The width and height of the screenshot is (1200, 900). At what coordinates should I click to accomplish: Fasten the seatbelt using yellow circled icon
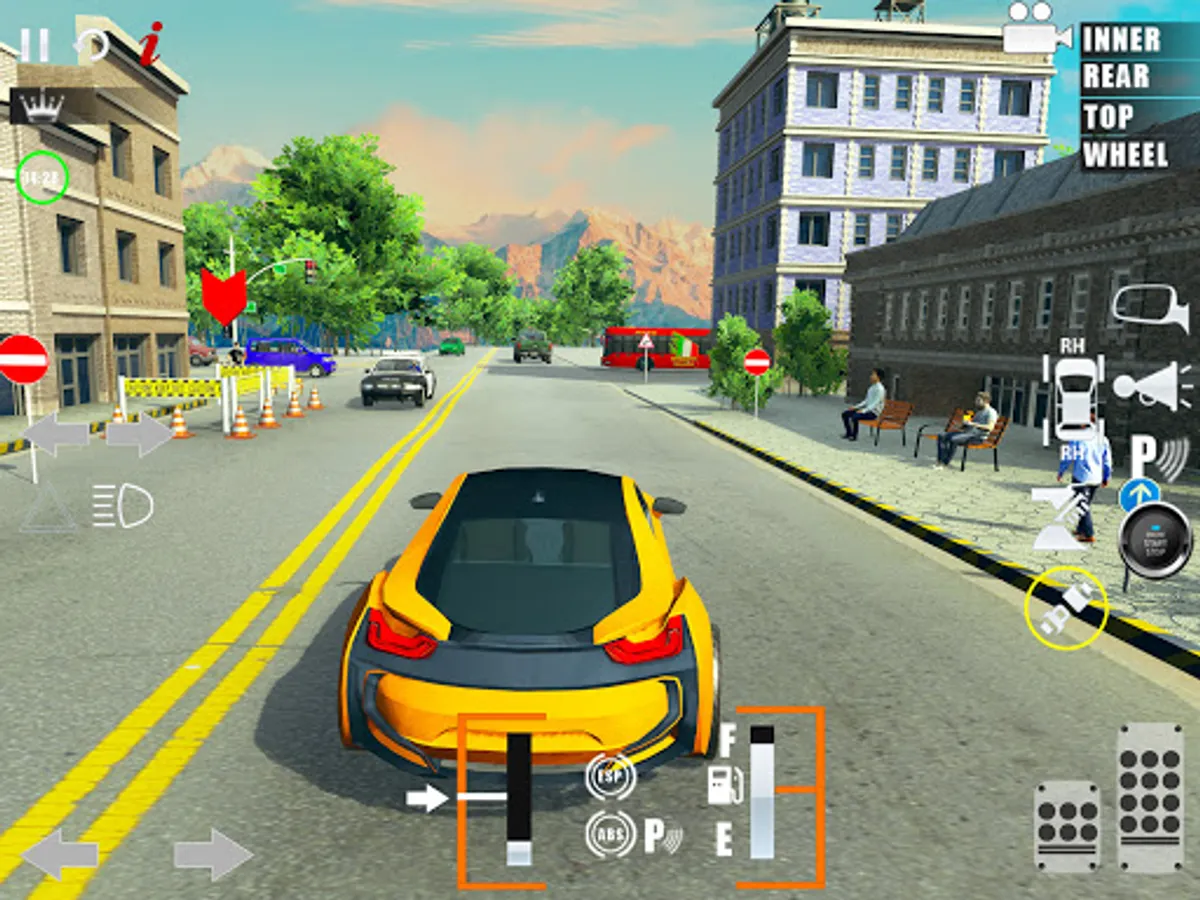pyautogui.click(x=1066, y=608)
